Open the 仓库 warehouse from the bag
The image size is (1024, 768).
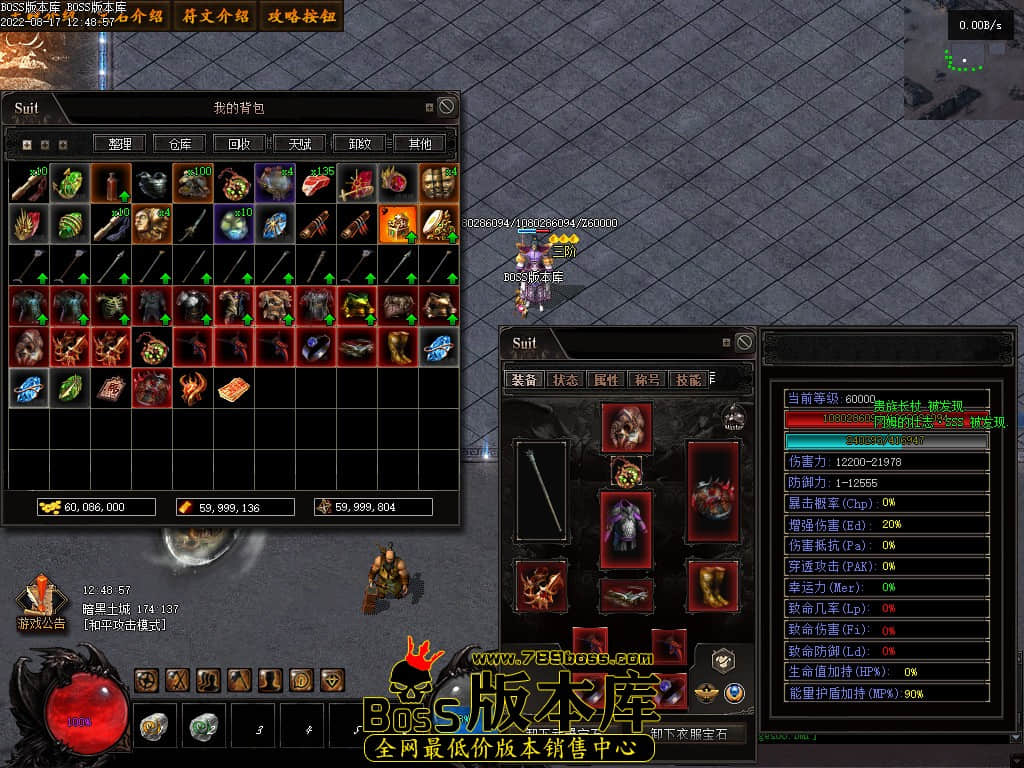(x=180, y=144)
